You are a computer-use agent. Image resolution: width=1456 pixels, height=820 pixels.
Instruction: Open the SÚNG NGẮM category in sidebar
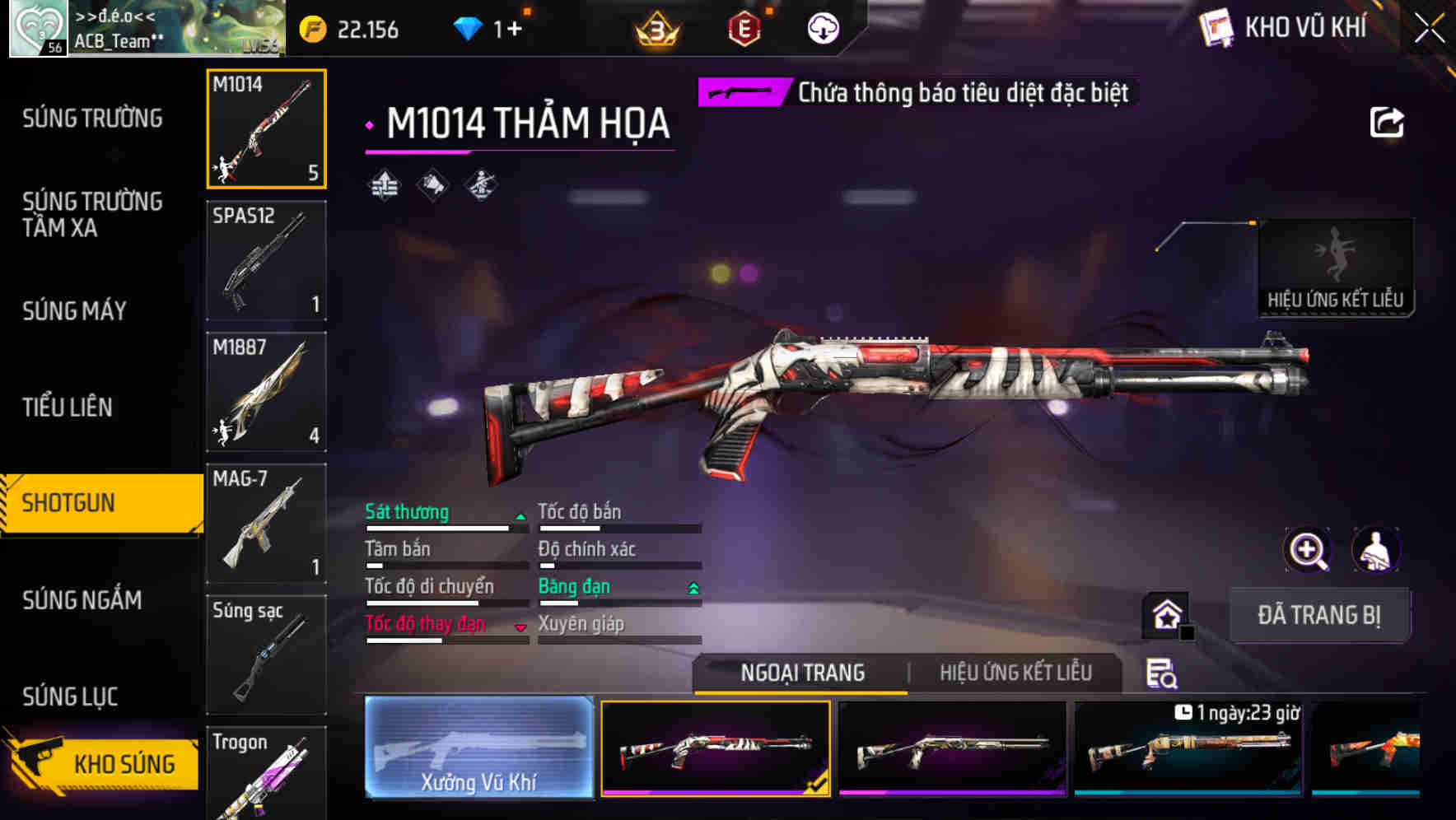click(x=82, y=600)
